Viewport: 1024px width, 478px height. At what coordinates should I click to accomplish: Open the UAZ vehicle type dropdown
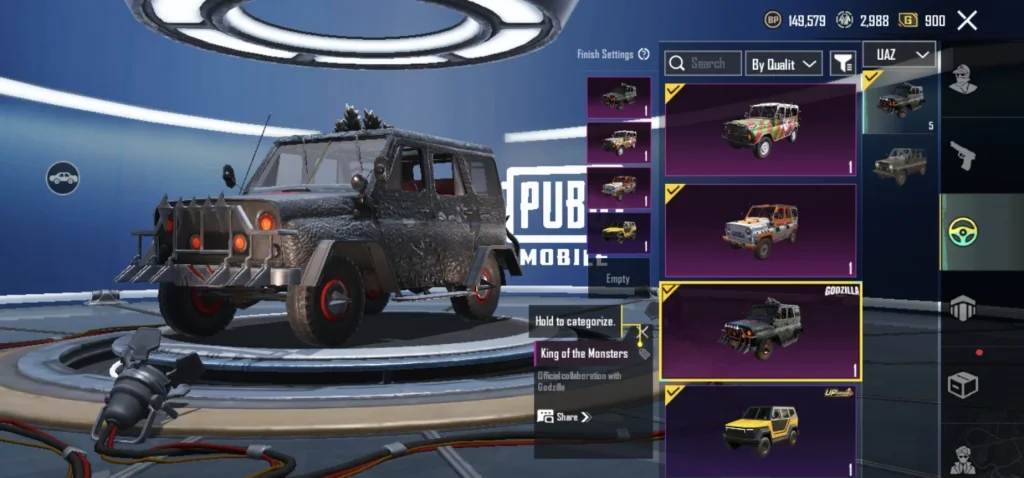click(899, 54)
